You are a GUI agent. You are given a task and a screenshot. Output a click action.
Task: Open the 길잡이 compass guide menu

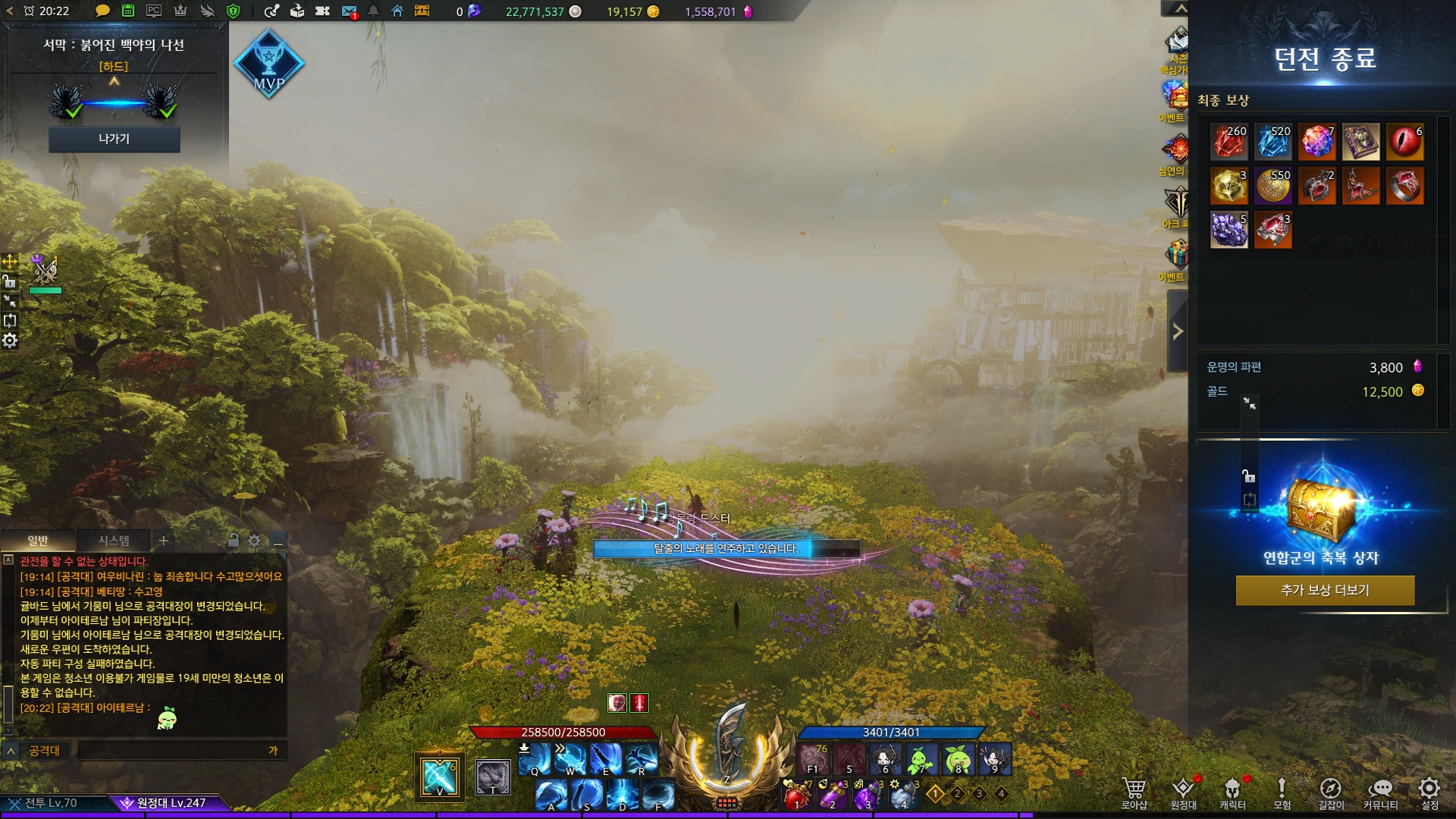1331,791
